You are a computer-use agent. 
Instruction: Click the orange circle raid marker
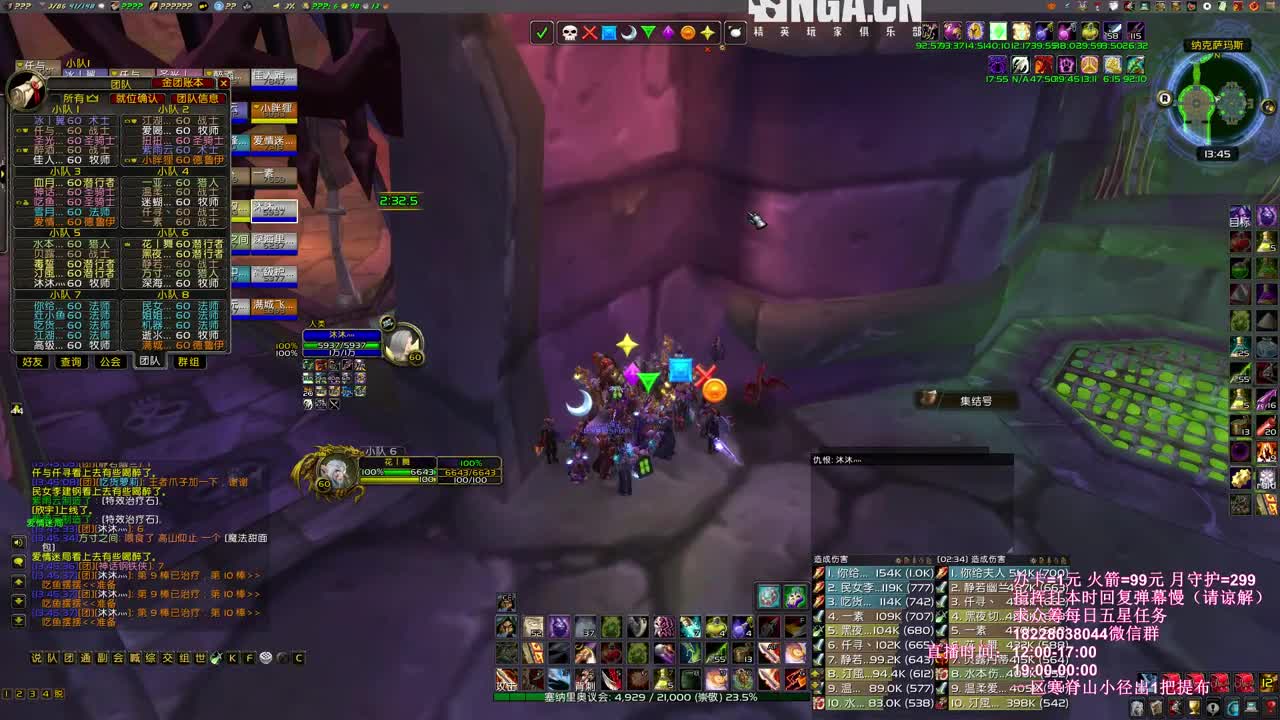[x=688, y=33]
